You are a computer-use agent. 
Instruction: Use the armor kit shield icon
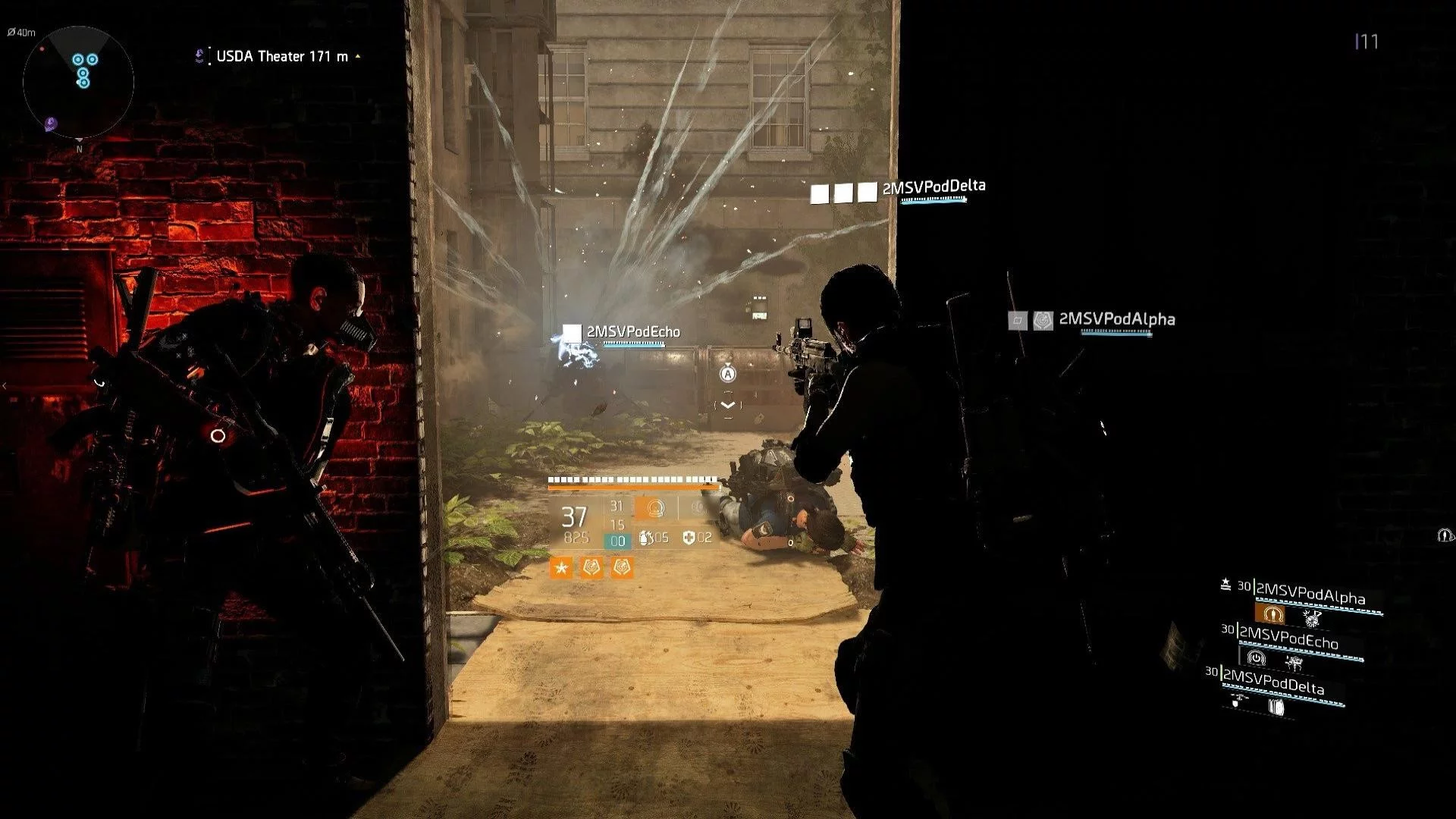[x=689, y=538]
